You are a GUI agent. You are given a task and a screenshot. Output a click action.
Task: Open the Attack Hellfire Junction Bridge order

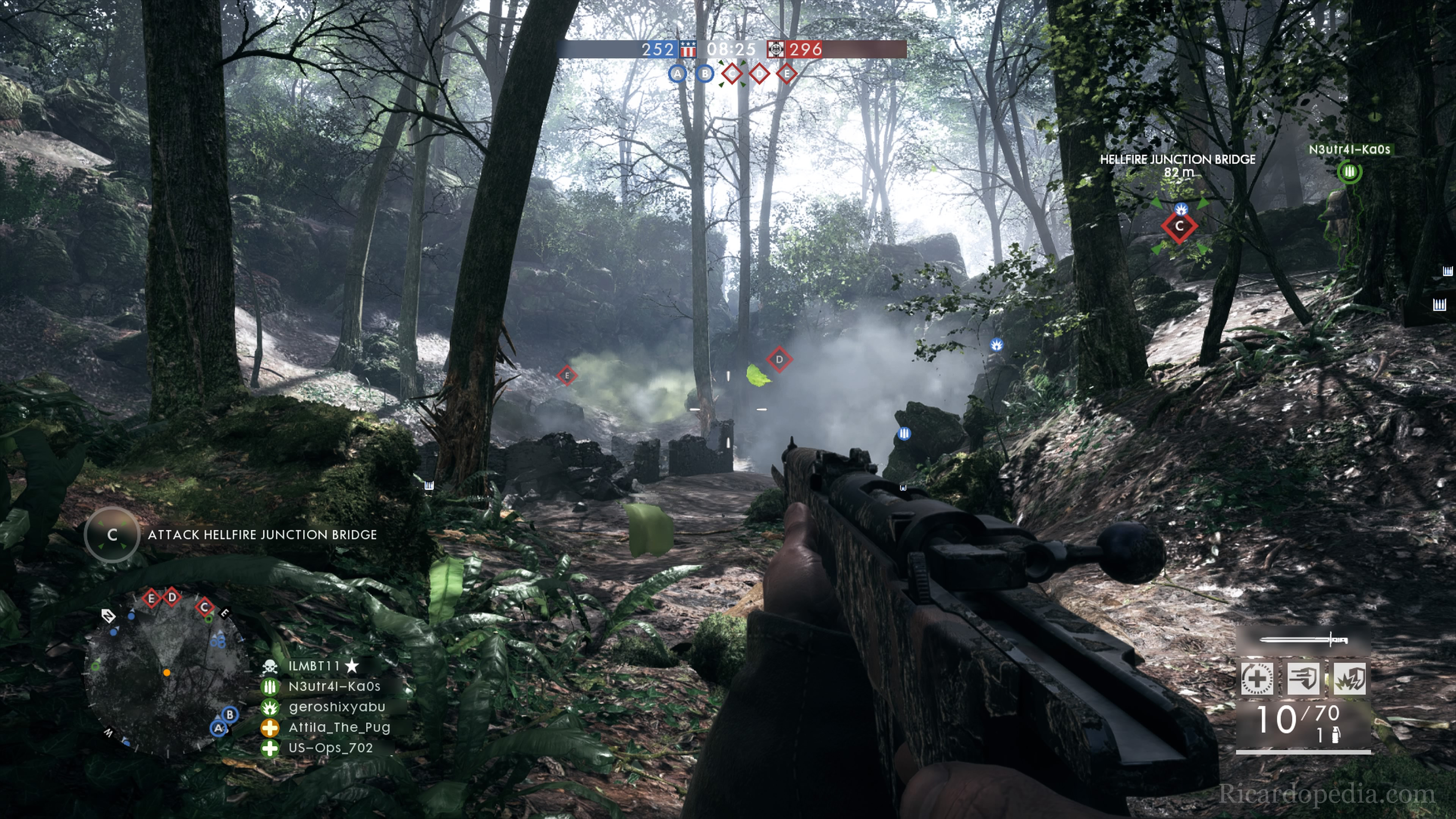262,535
